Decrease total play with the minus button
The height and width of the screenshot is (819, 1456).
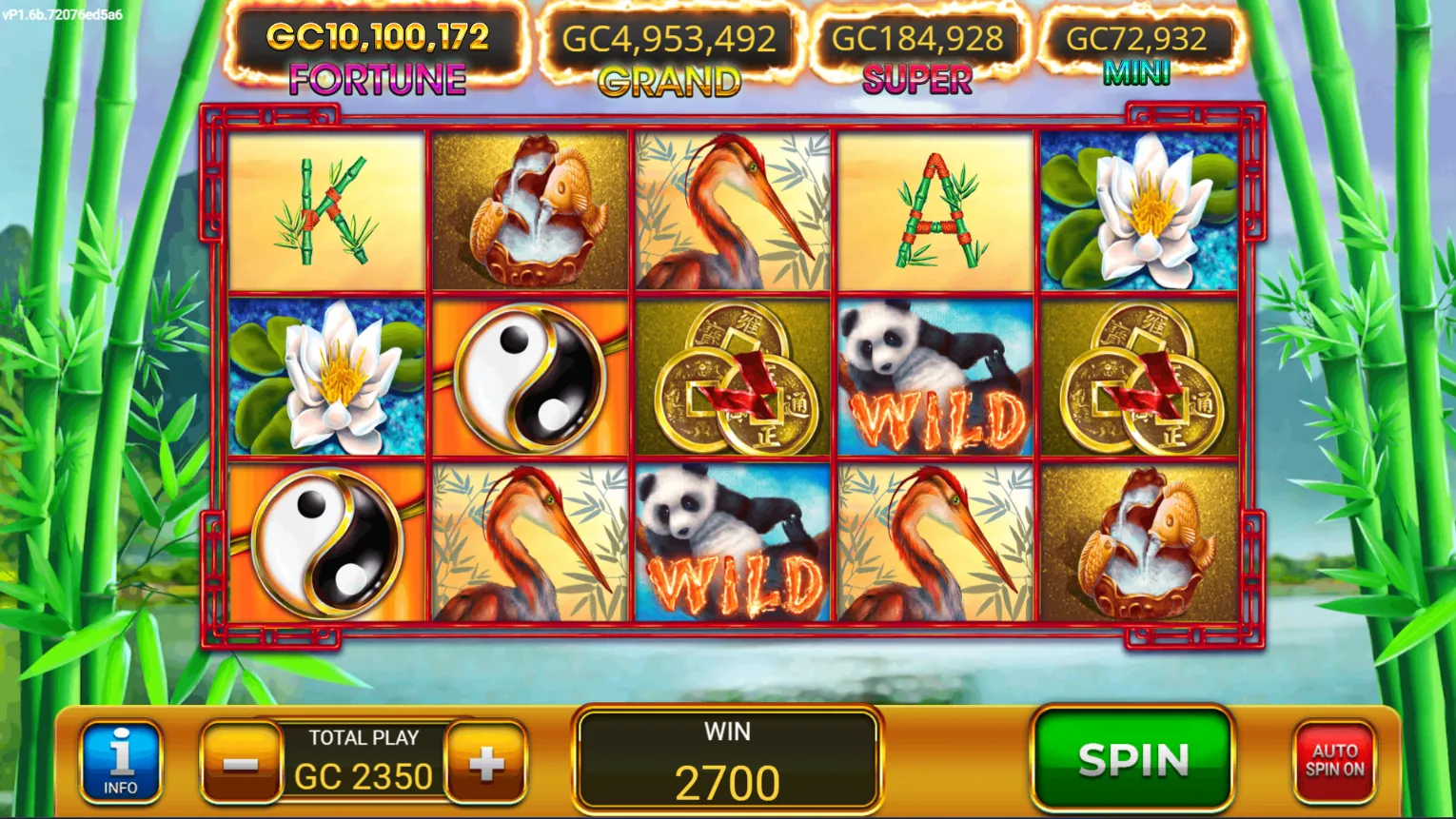241,763
